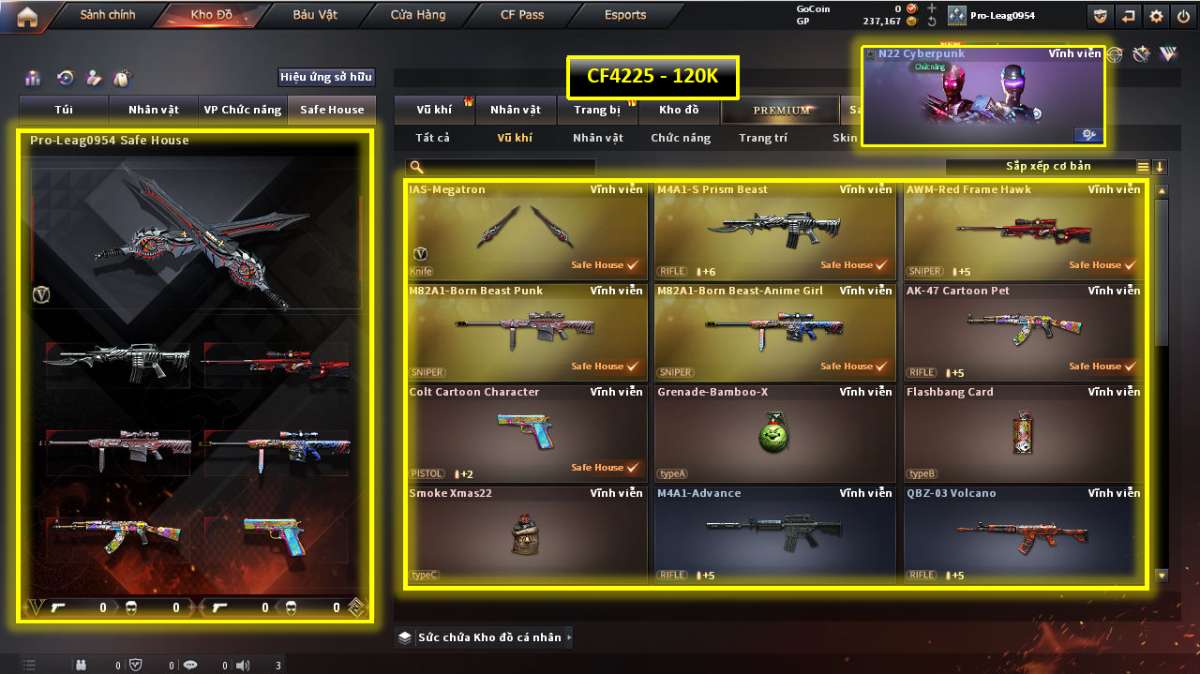The height and width of the screenshot is (674, 1200).
Task: Pick the Grenade-Bamboo-X item
Action: coord(774,432)
